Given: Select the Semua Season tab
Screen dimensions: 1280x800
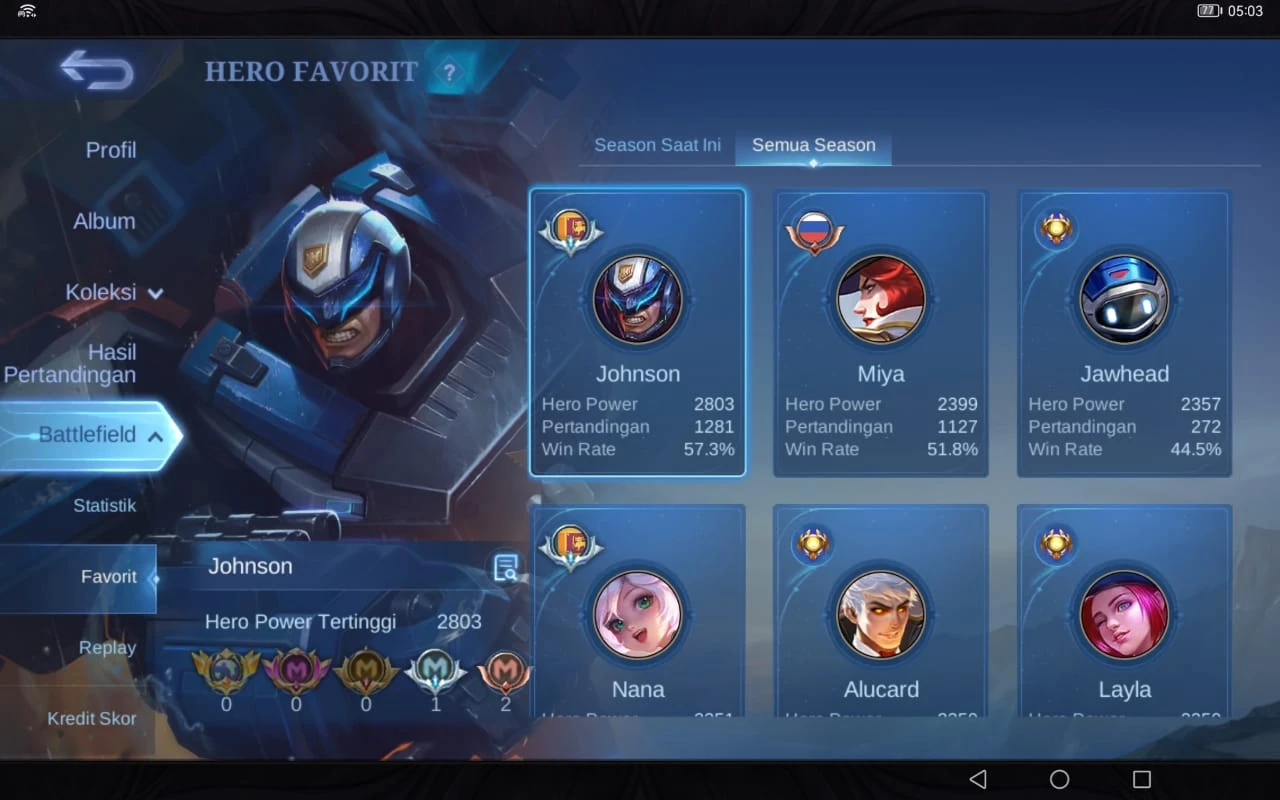Looking at the screenshot, I should pyautogui.click(x=813, y=145).
